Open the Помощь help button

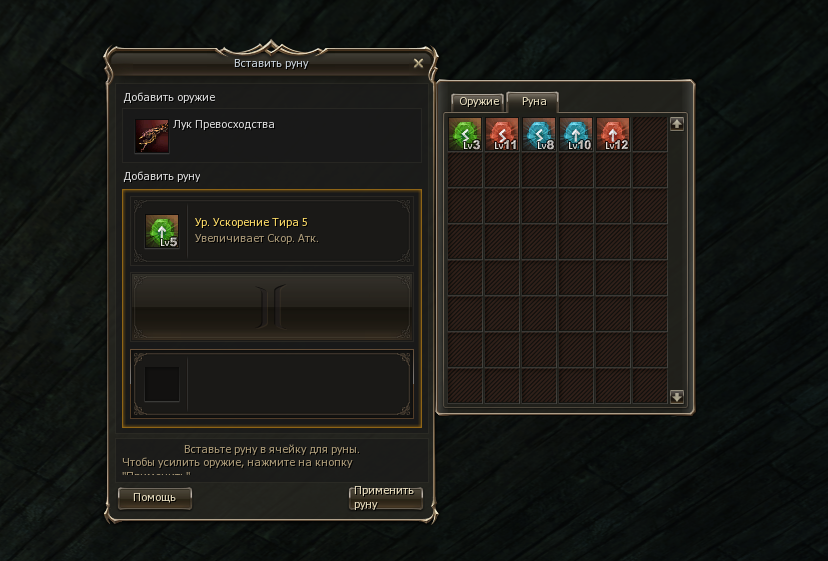tap(155, 497)
